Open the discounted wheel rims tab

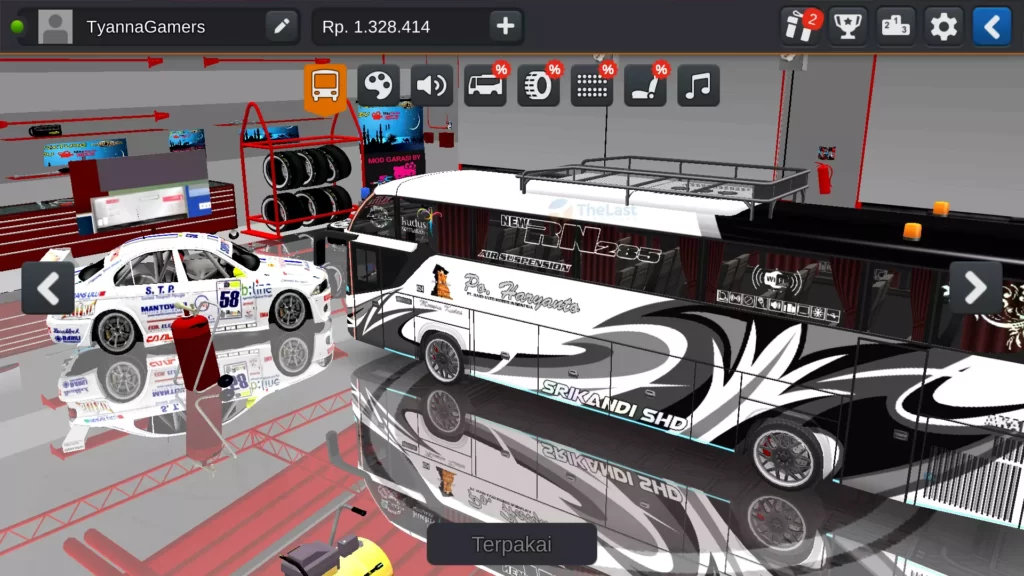[x=538, y=86]
